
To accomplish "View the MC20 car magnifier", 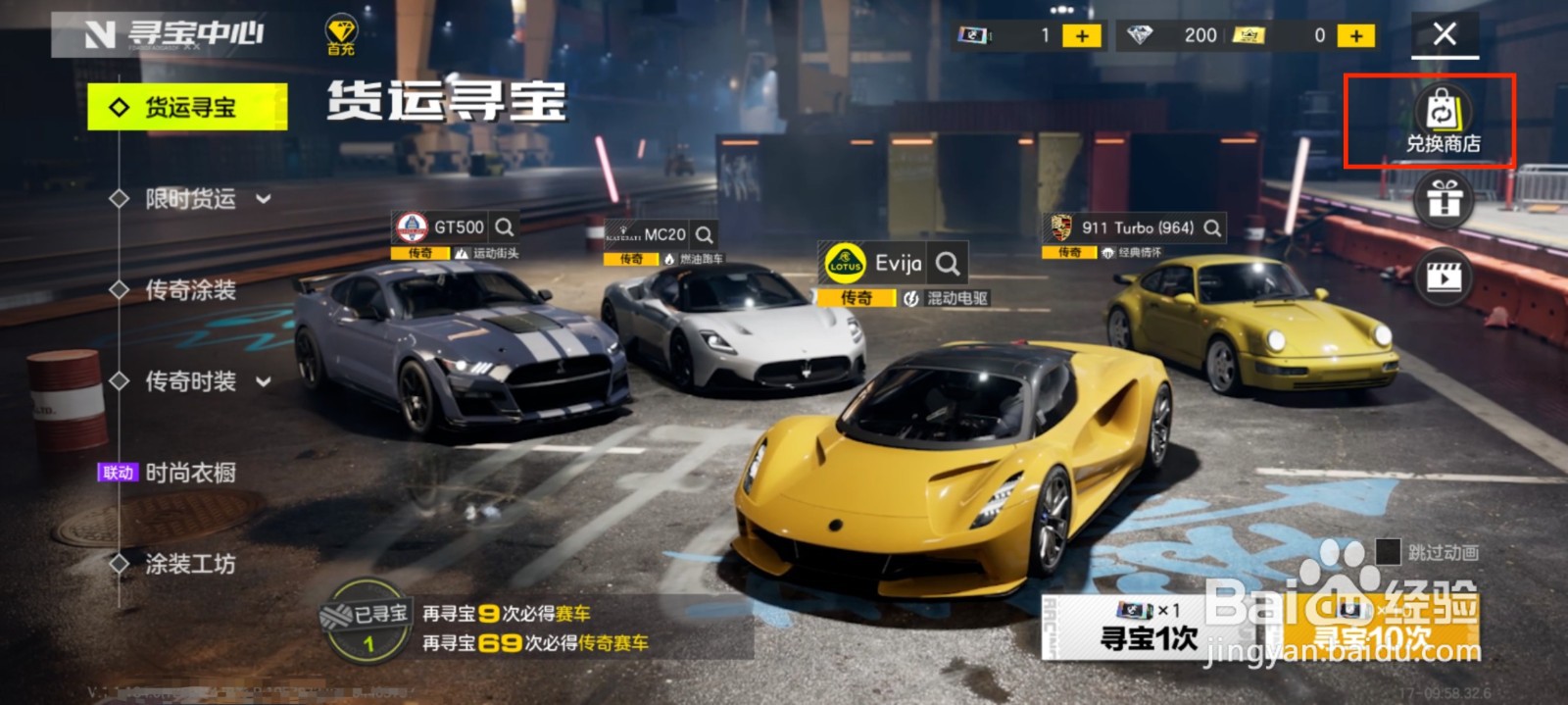I will [x=704, y=235].
